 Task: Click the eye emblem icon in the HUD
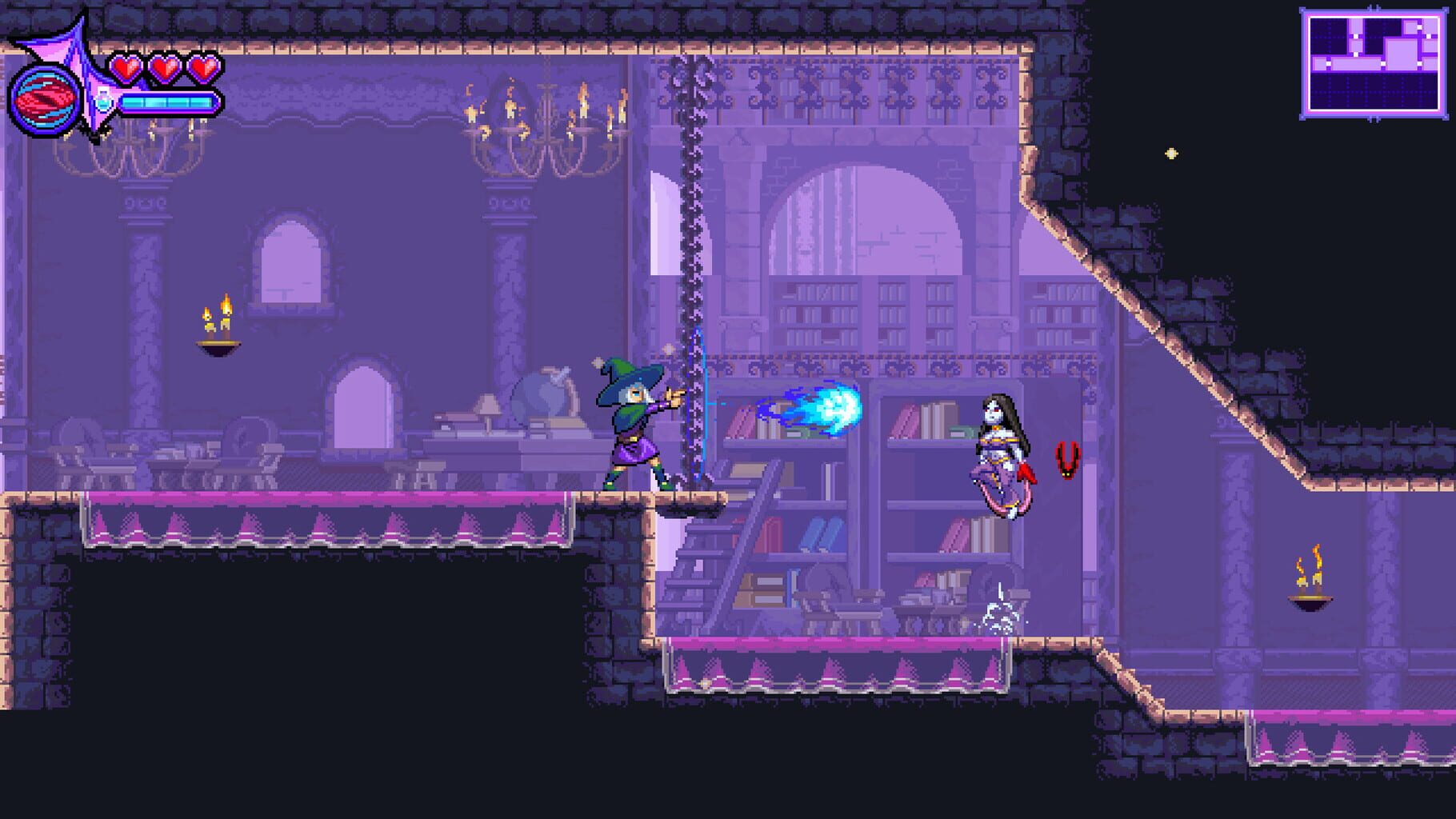44,100
